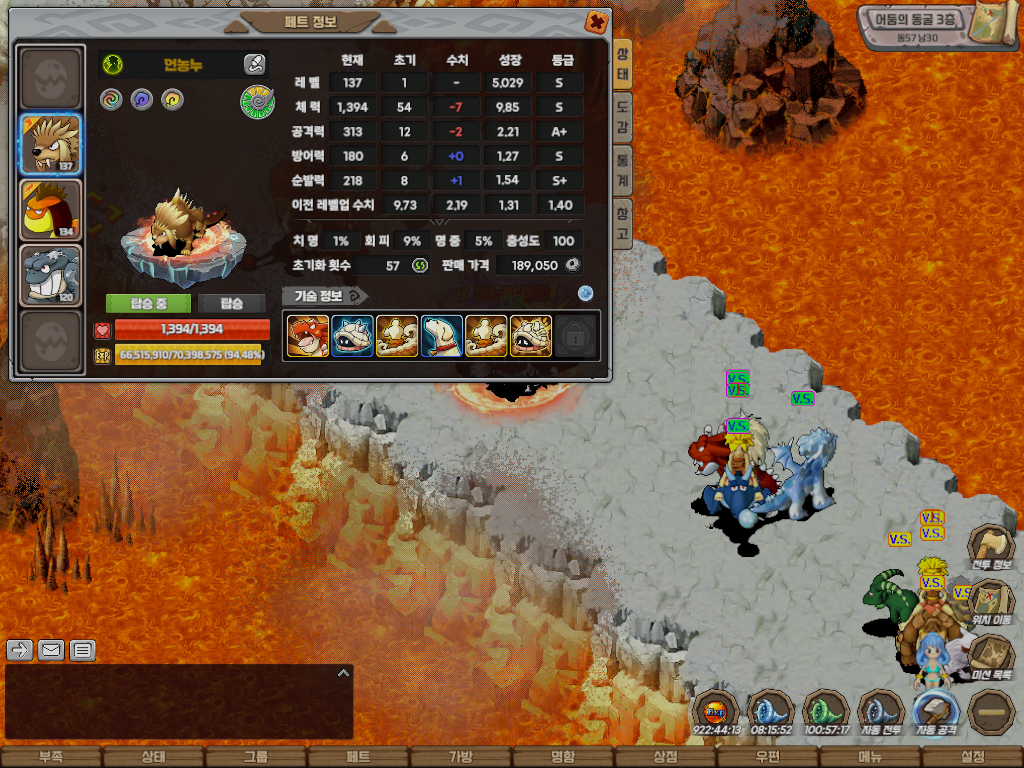Screen dimensions: 1024x768
Task: Open 전투 정보 axe button
Action: click(991, 549)
